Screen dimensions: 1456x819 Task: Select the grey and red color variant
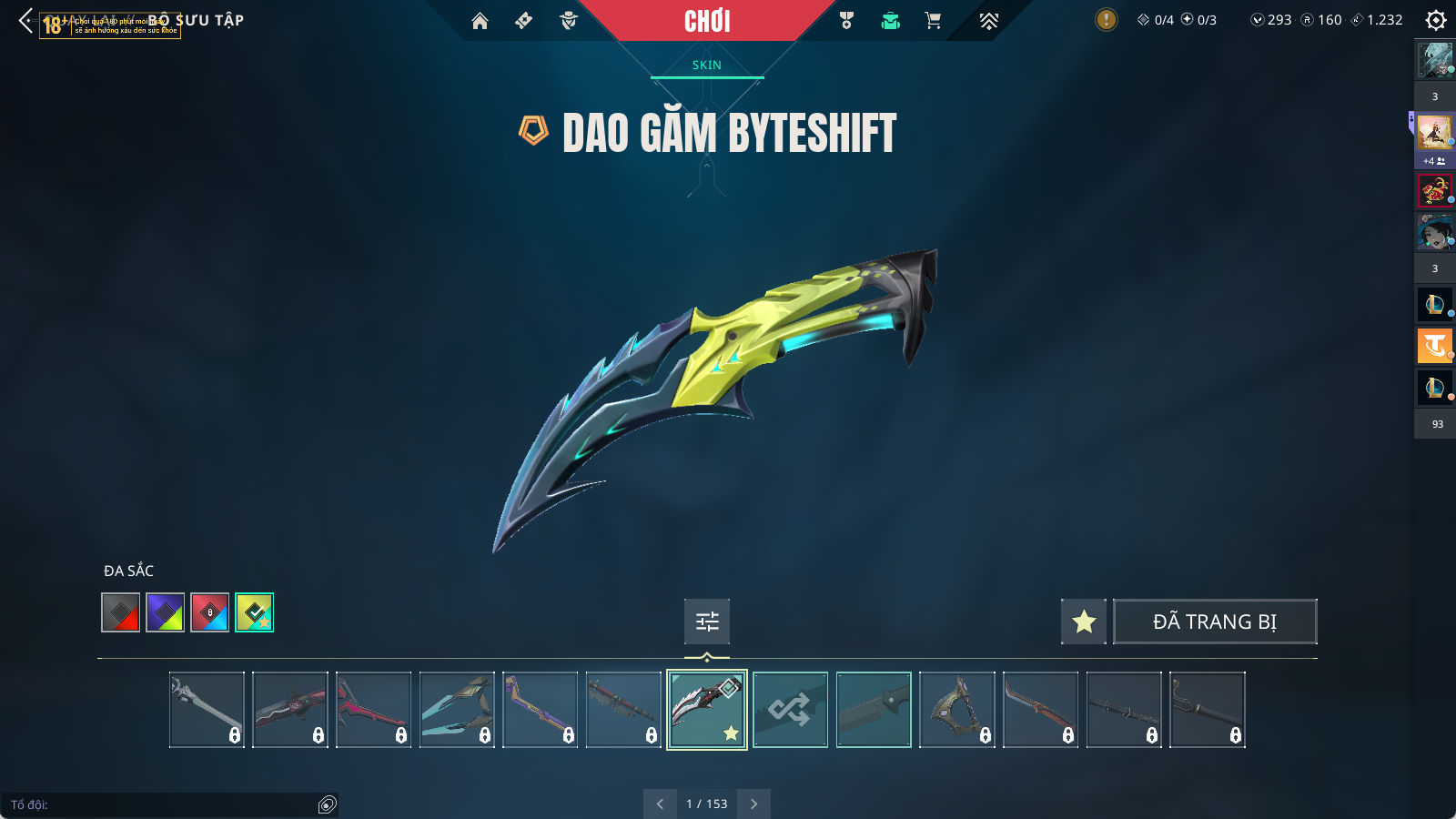(121, 612)
